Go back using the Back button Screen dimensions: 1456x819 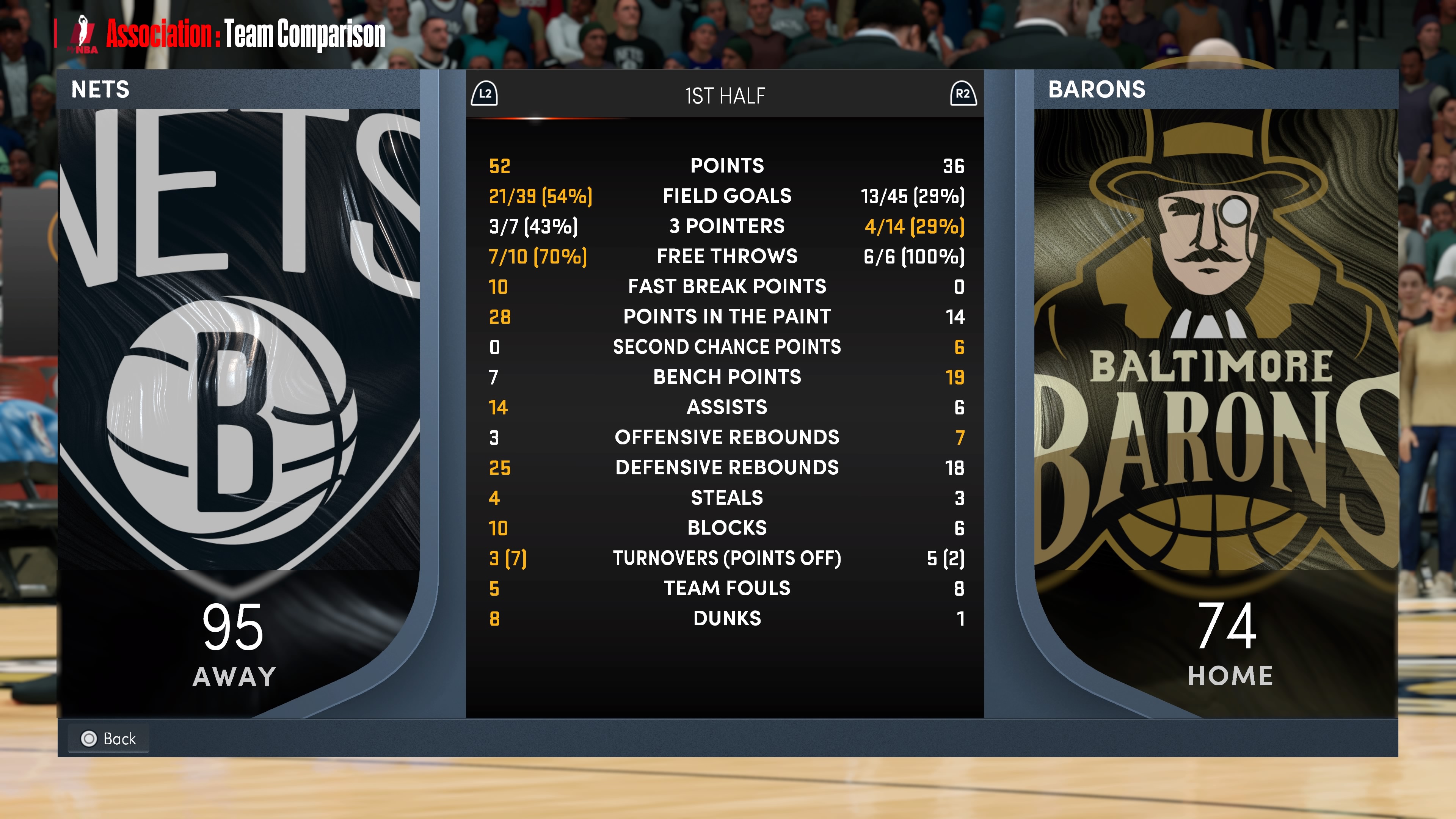pyautogui.click(x=108, y=738)
